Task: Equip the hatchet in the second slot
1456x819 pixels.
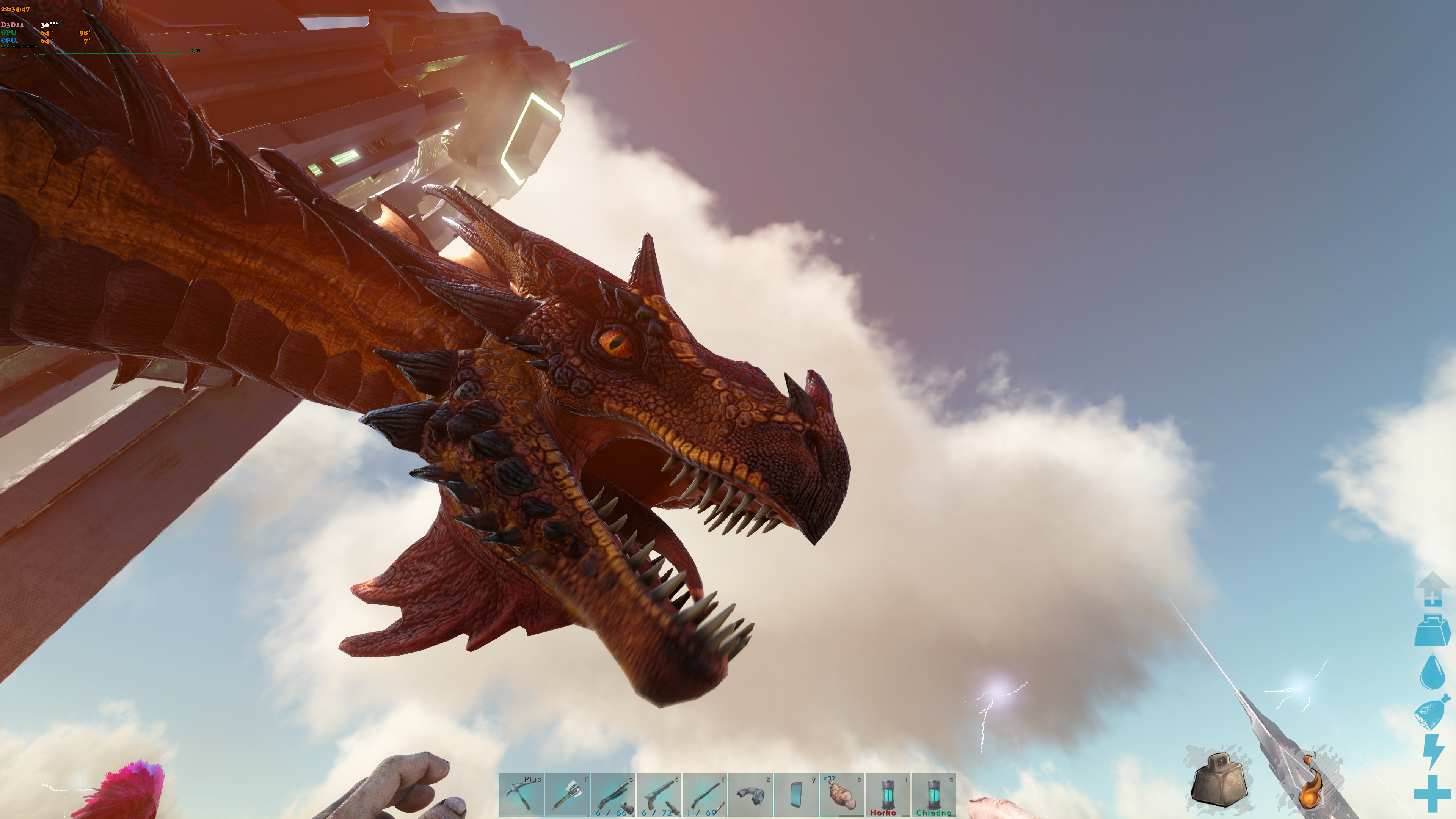Action: pos(568,795)
